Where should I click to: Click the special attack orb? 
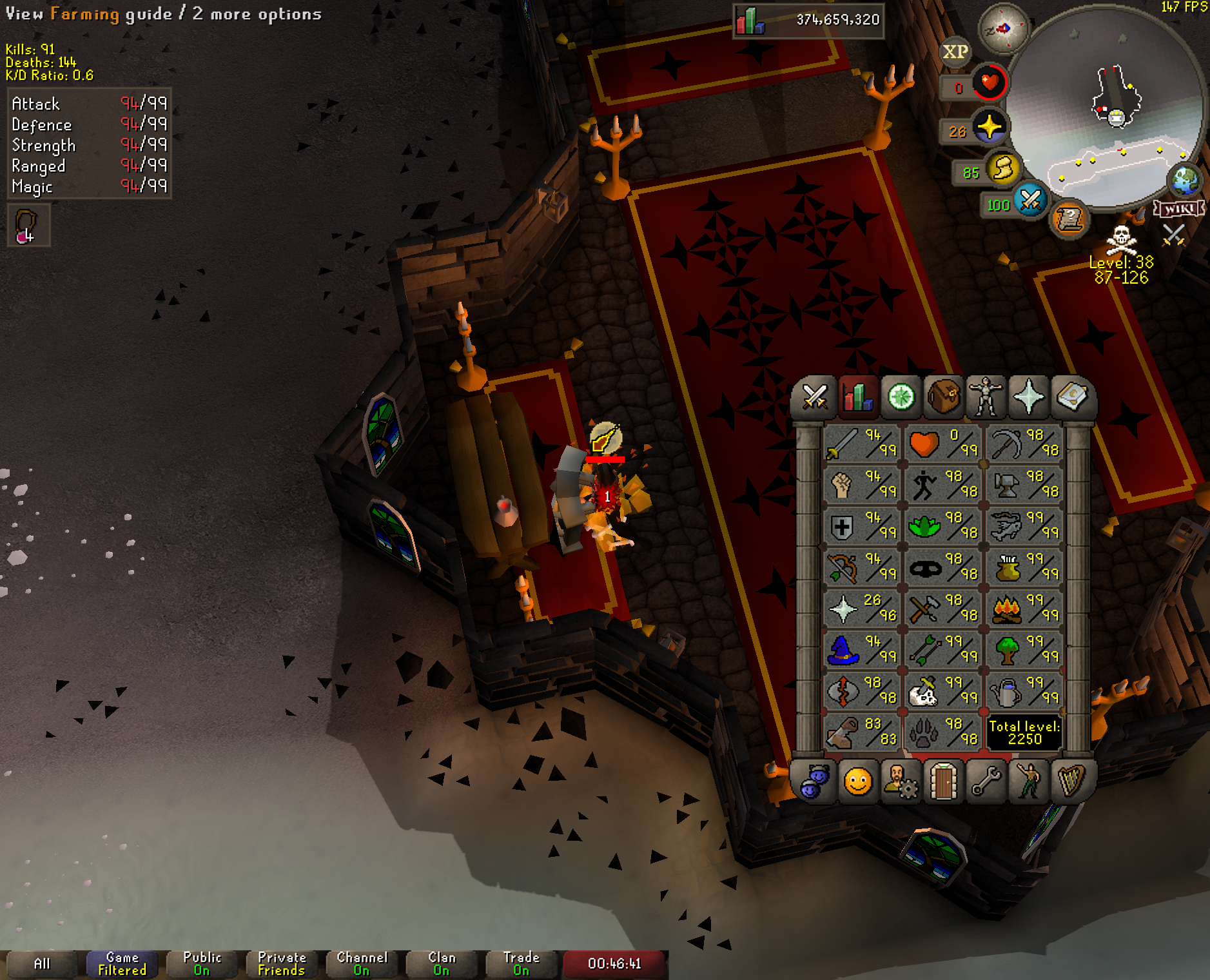click(1030, 200)
